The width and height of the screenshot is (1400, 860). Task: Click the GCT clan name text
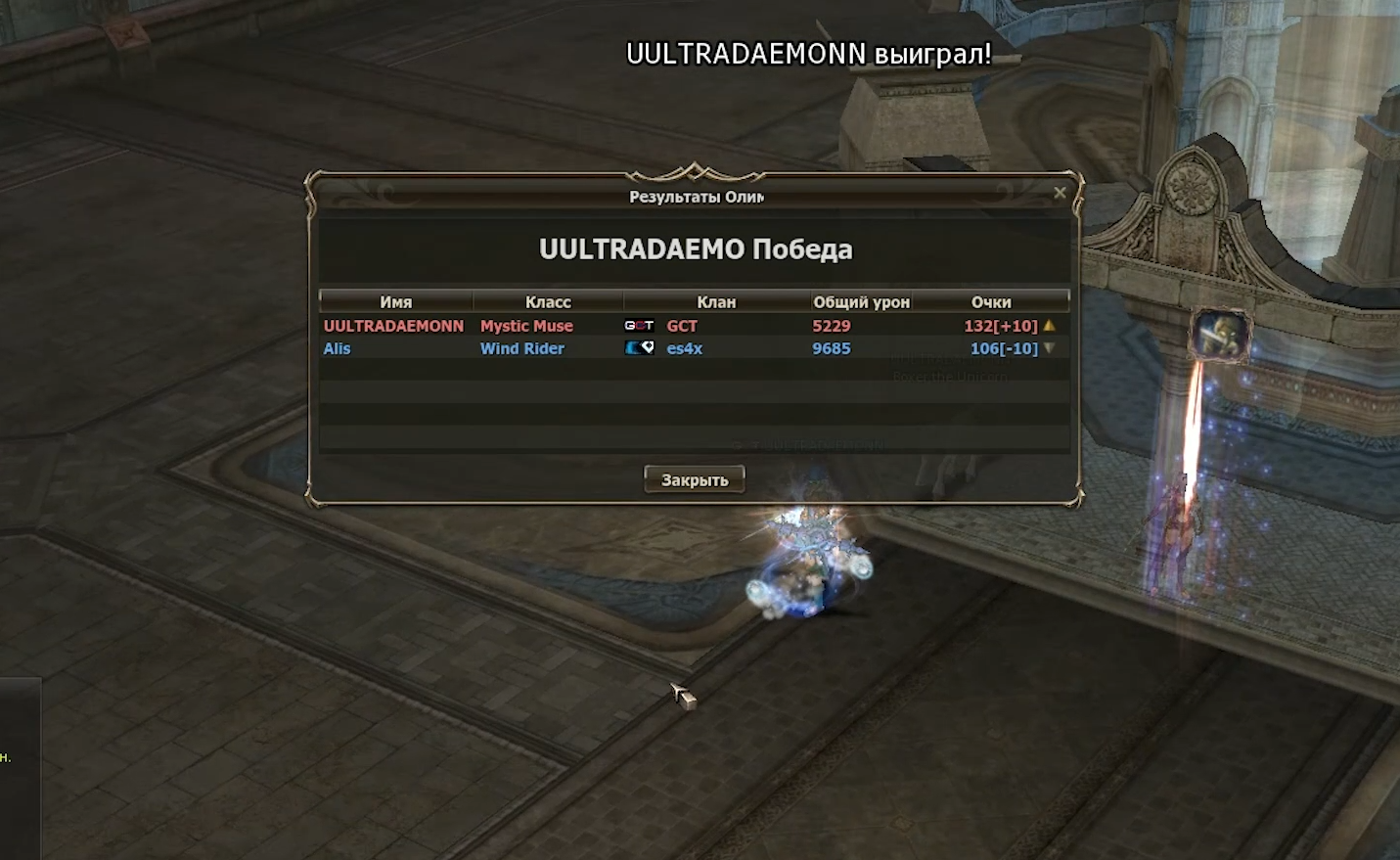682,326
